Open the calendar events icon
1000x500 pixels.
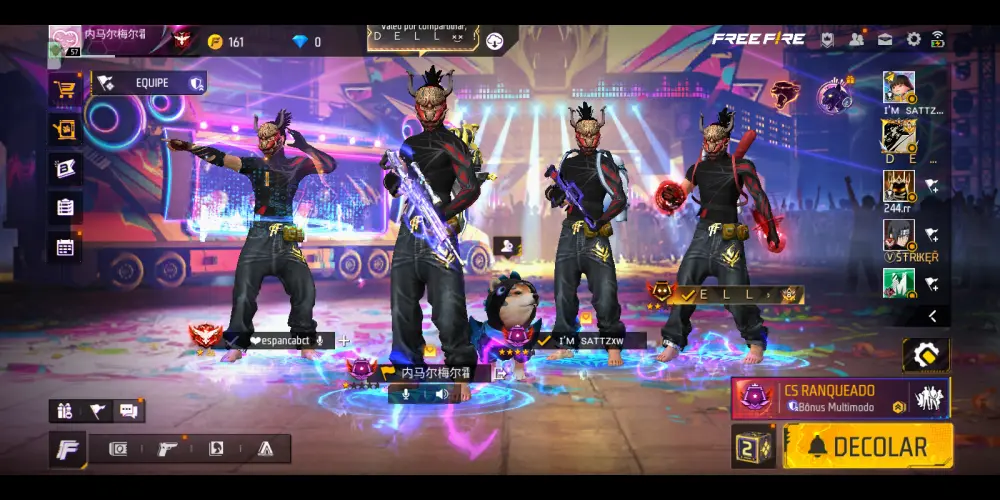click(x=65, y=248)
